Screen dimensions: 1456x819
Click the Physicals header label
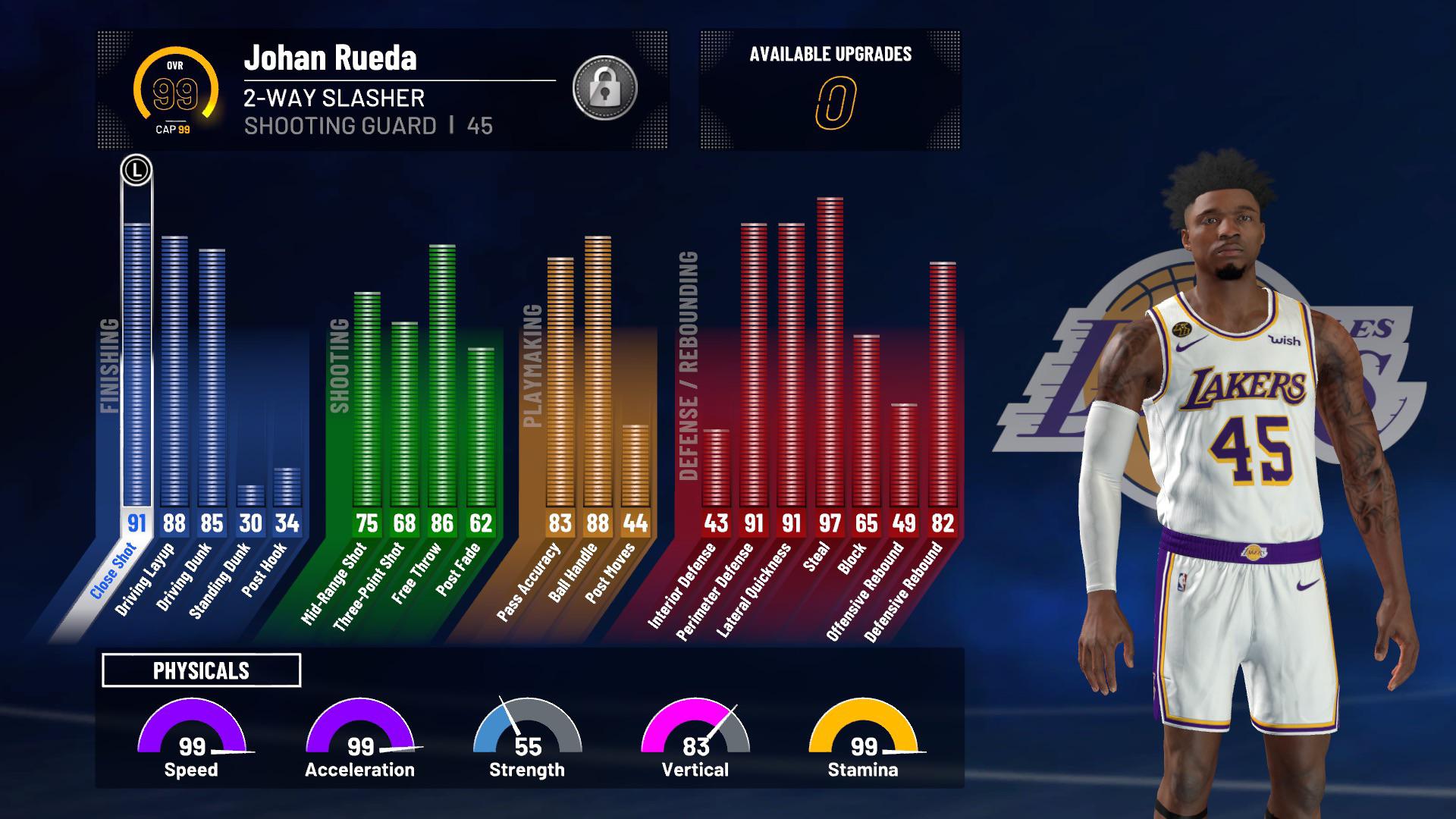[x=201, y=670]
